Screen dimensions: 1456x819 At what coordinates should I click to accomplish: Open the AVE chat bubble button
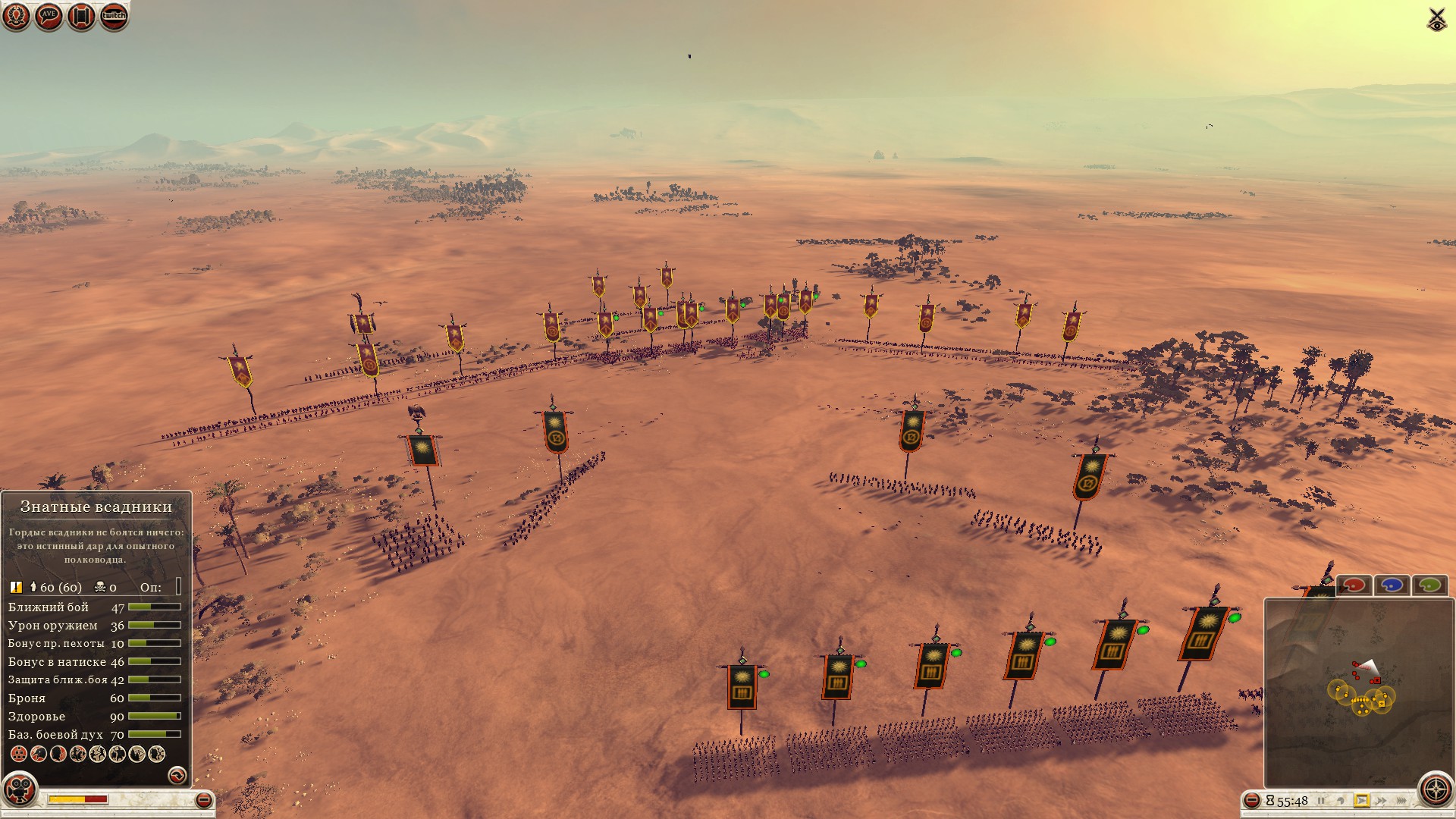[x=49, y=16]
